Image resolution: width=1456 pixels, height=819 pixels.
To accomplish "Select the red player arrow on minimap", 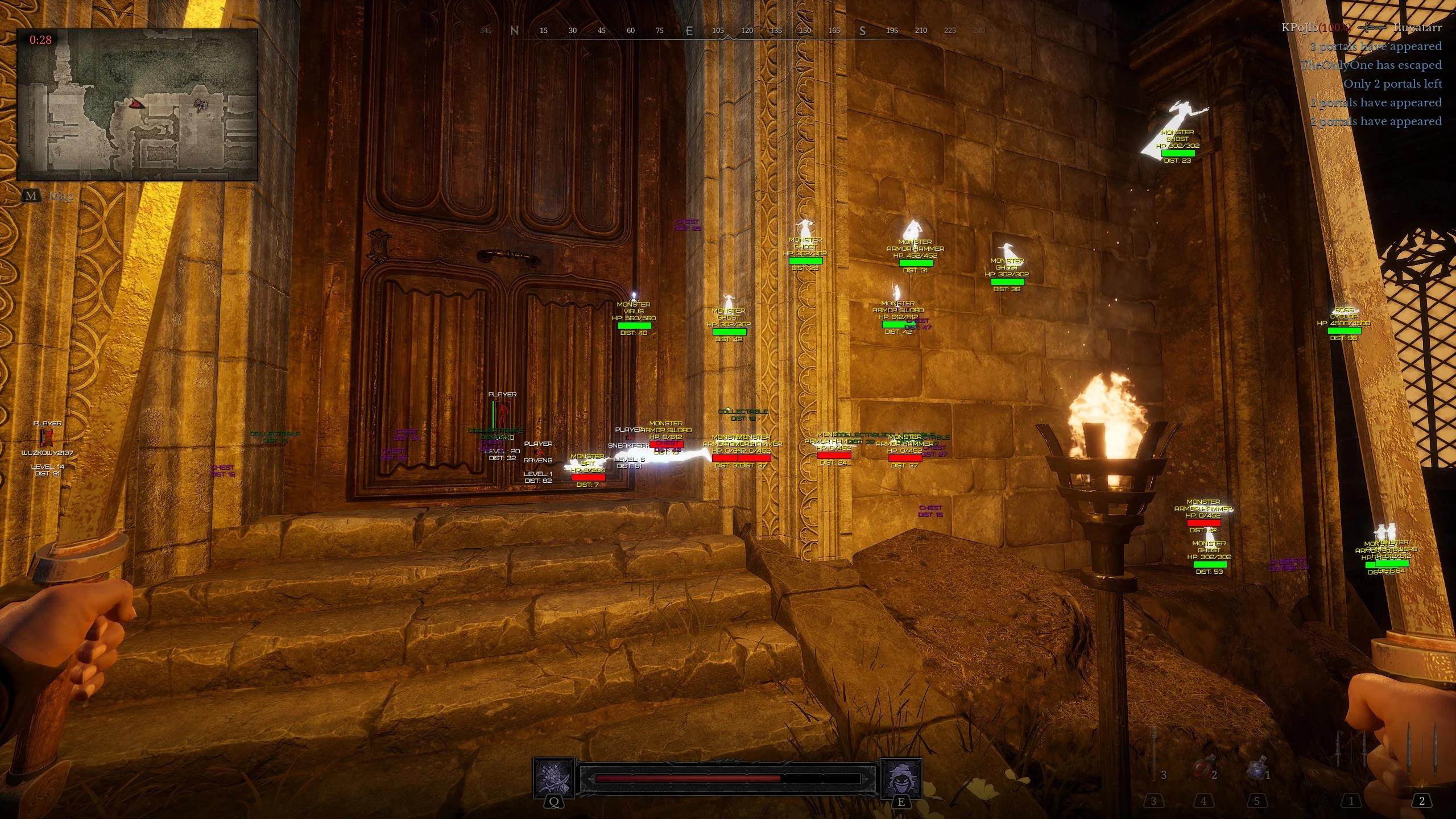I will click(x=135, y=104).
